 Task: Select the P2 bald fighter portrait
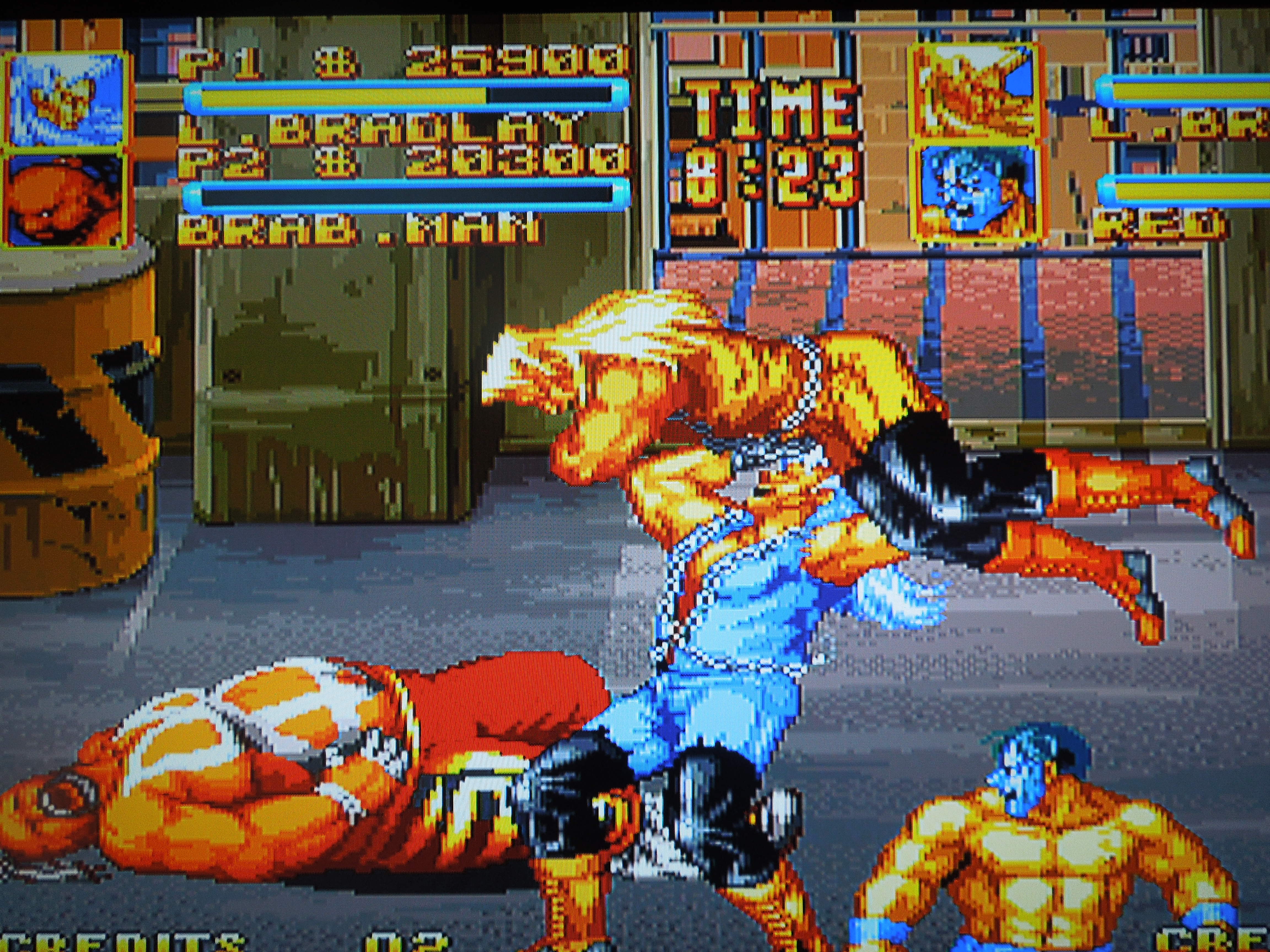coord(66,198)
